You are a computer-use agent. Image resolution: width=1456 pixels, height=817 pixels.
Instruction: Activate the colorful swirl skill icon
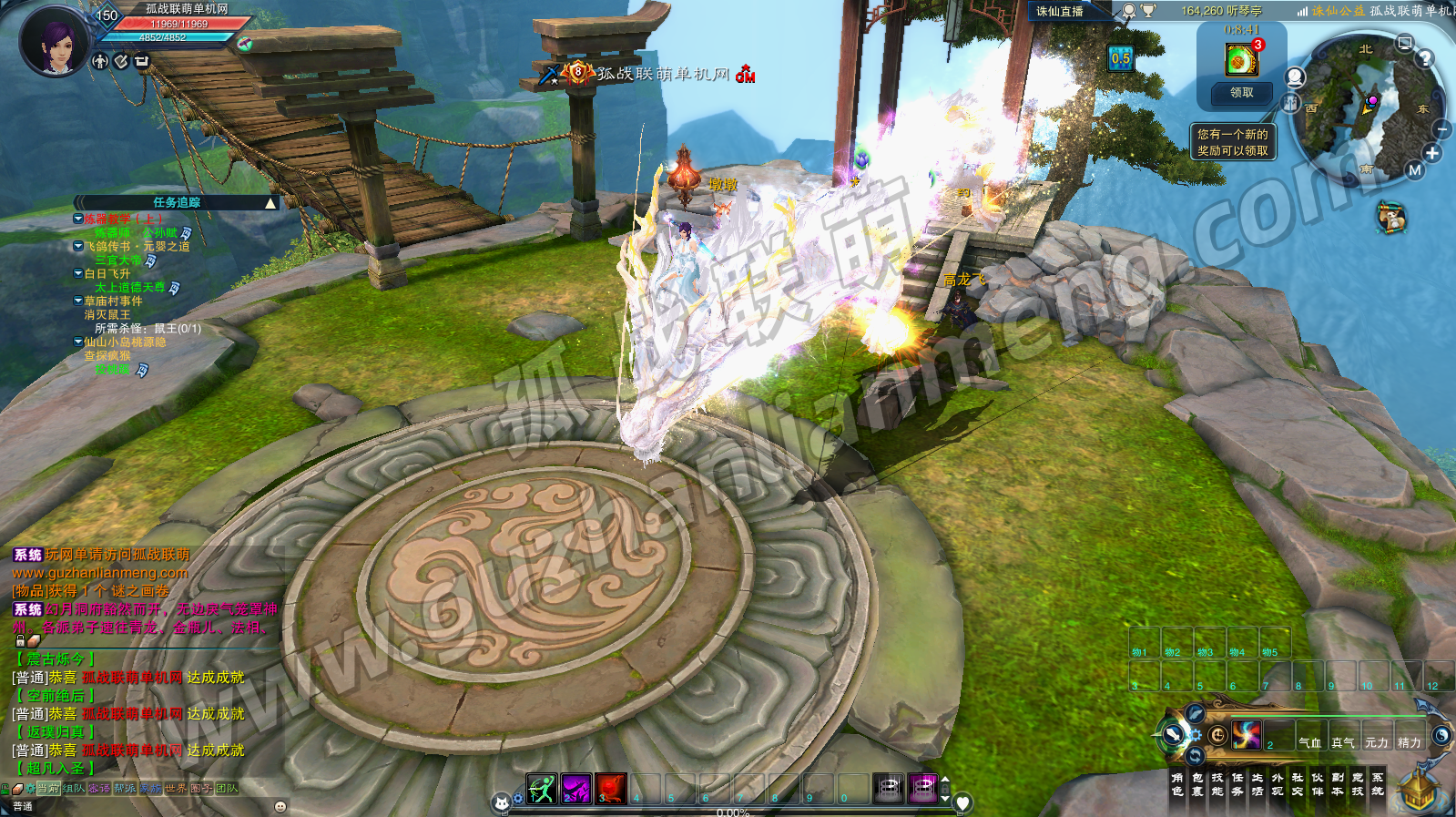[x=1246, y=734]
